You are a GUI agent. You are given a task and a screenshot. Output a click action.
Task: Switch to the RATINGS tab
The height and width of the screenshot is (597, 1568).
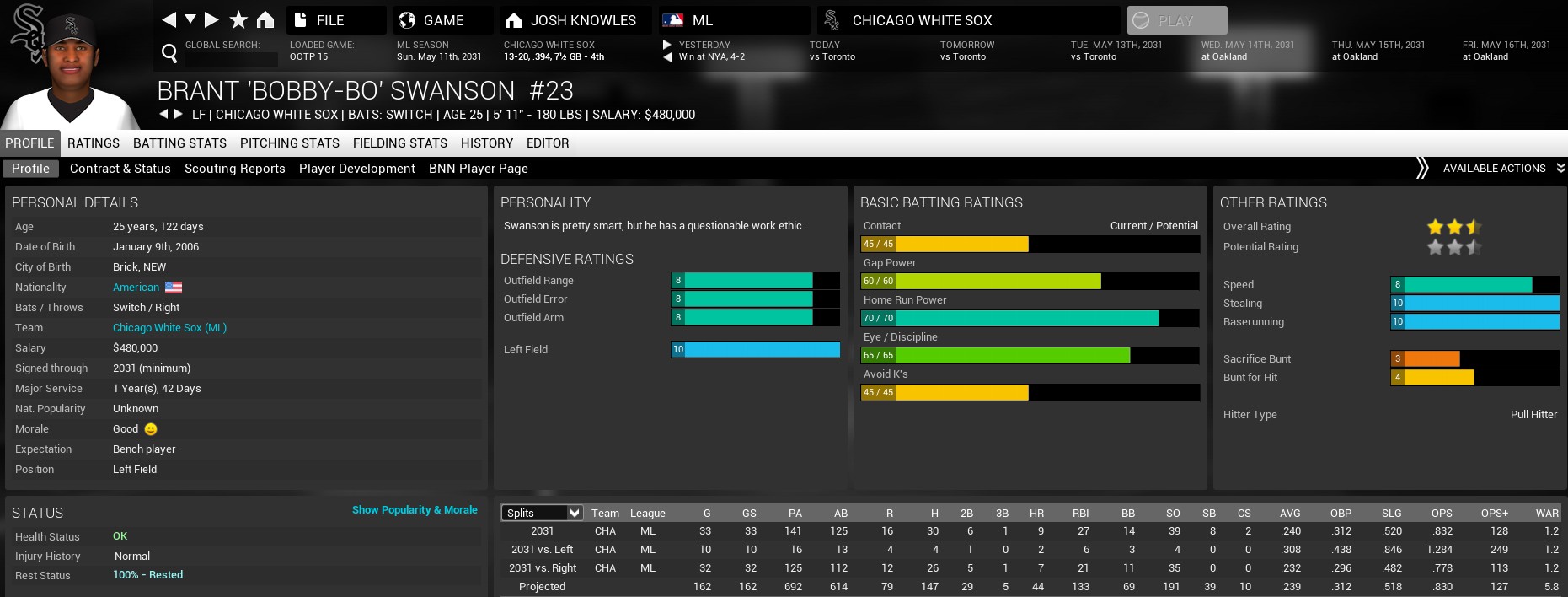click(94, 143)
